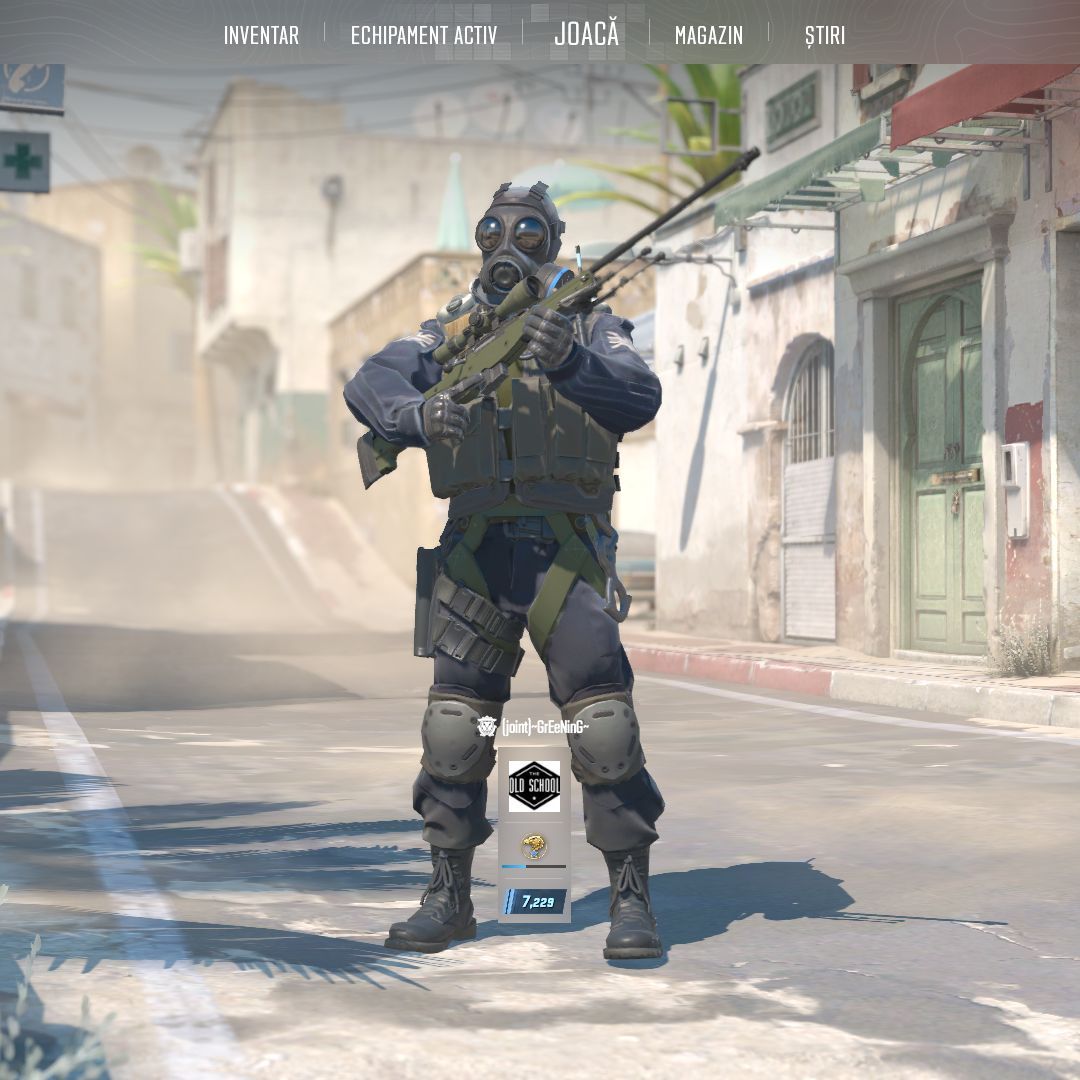Open the Magazin store tab
Viewport: 1080px width, 1080px height.
click(x=708, y=35)
